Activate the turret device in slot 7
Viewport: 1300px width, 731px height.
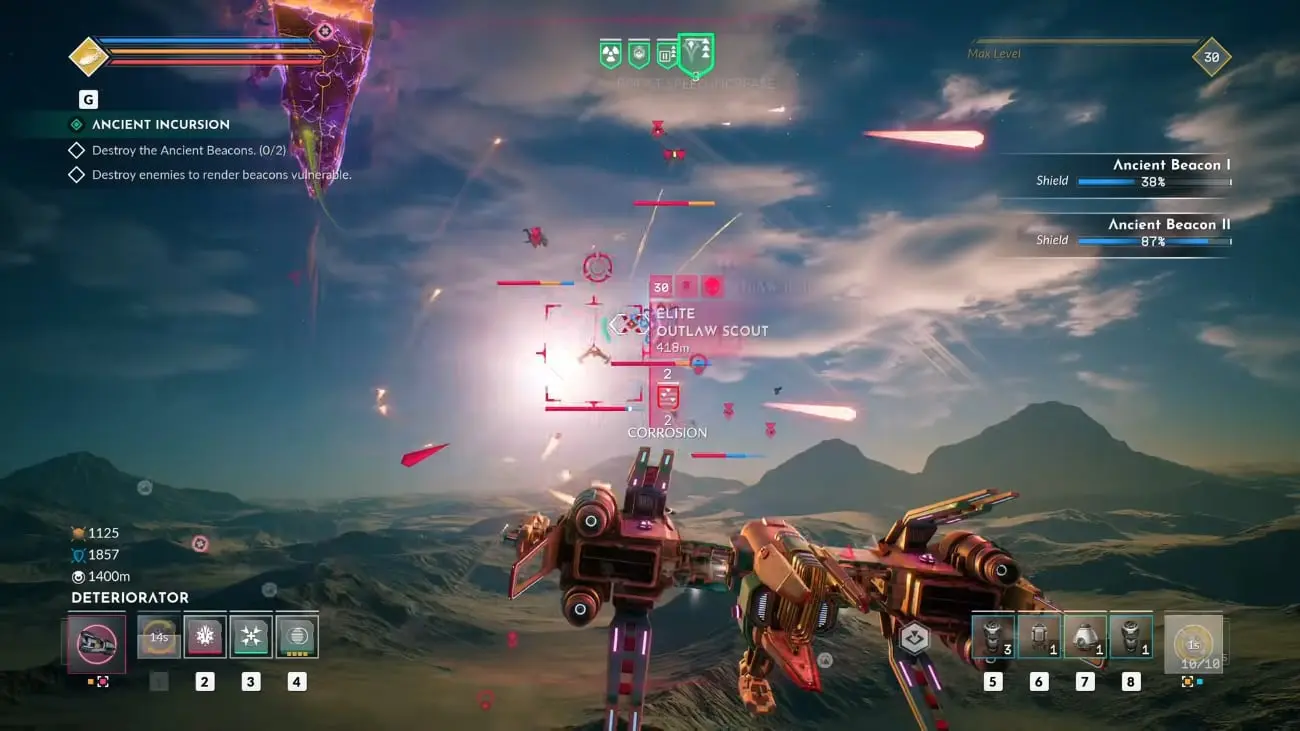point(1084,635)
